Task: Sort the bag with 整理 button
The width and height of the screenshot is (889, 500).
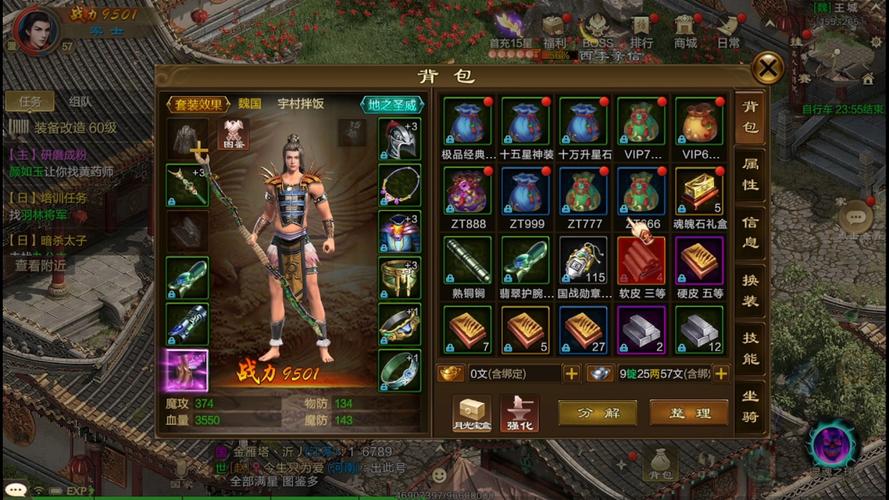Action: click(688, 412)
